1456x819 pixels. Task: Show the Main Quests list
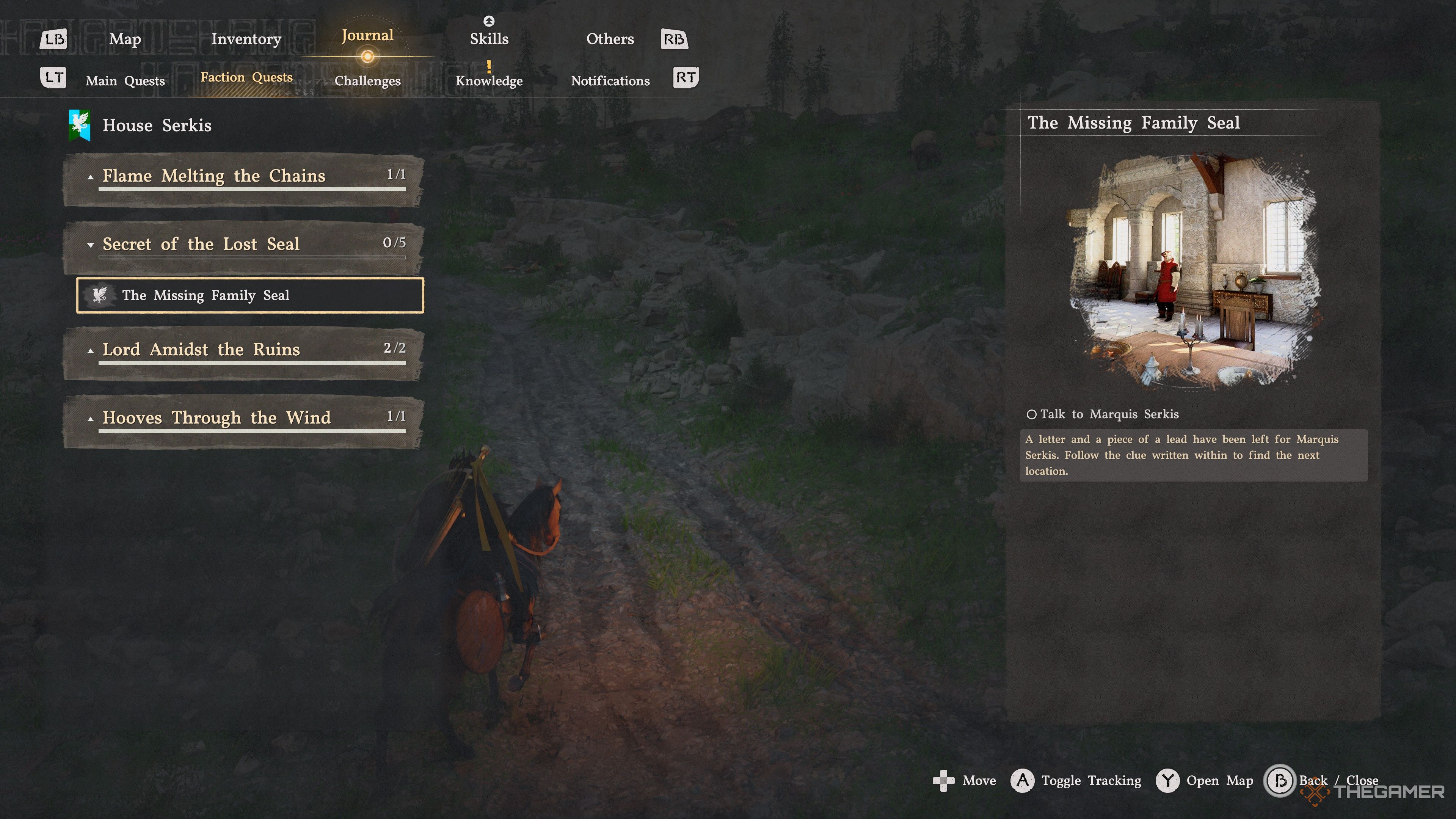[125, 81]
